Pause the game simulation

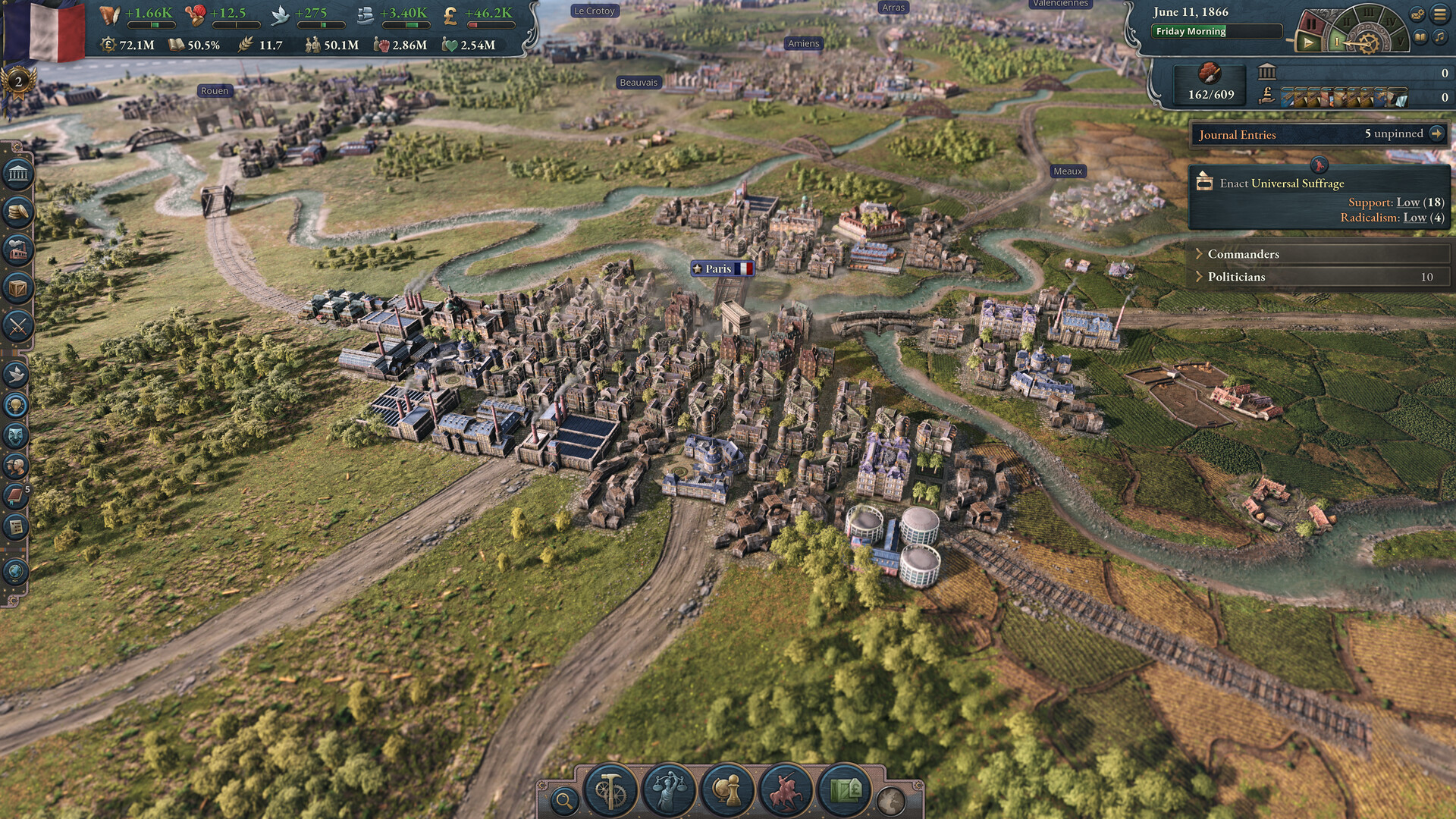[x=1311, y=21]
